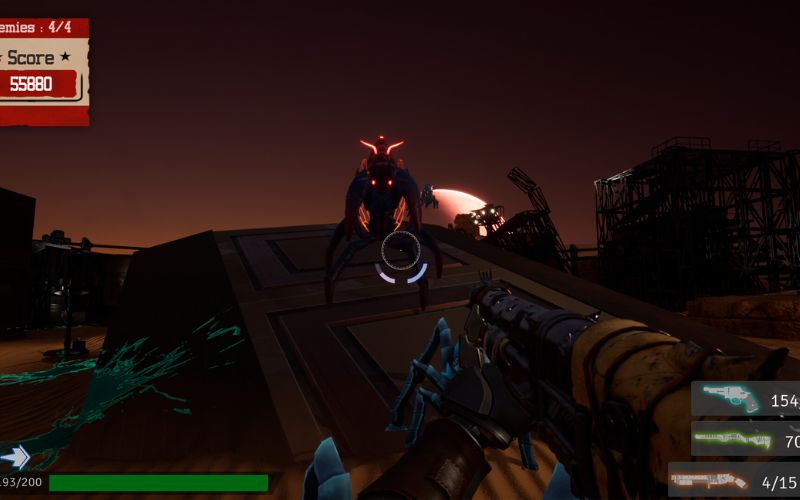The width and height of the screenshot is (800, 500).
Task: Activate the white dash arrow icon
Action: click(15, 458)
